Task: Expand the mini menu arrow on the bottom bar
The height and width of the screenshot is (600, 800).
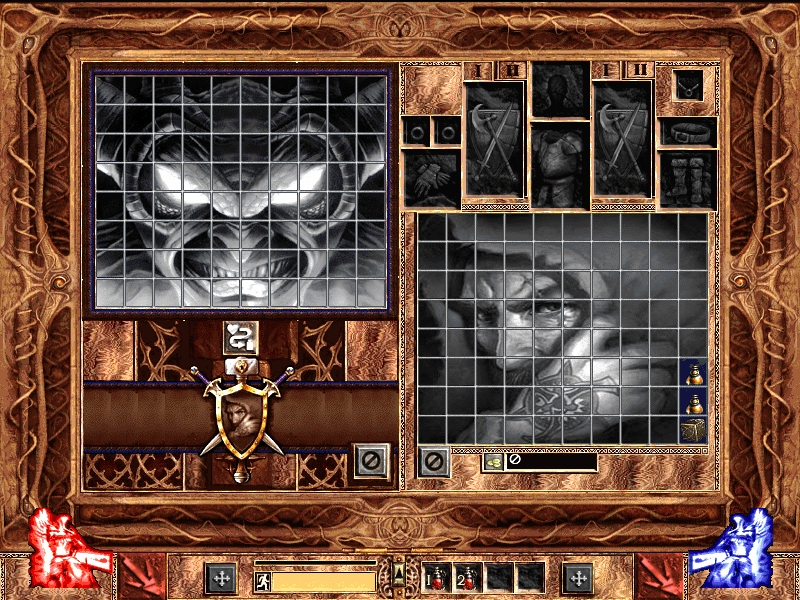Action: (399, 573)
